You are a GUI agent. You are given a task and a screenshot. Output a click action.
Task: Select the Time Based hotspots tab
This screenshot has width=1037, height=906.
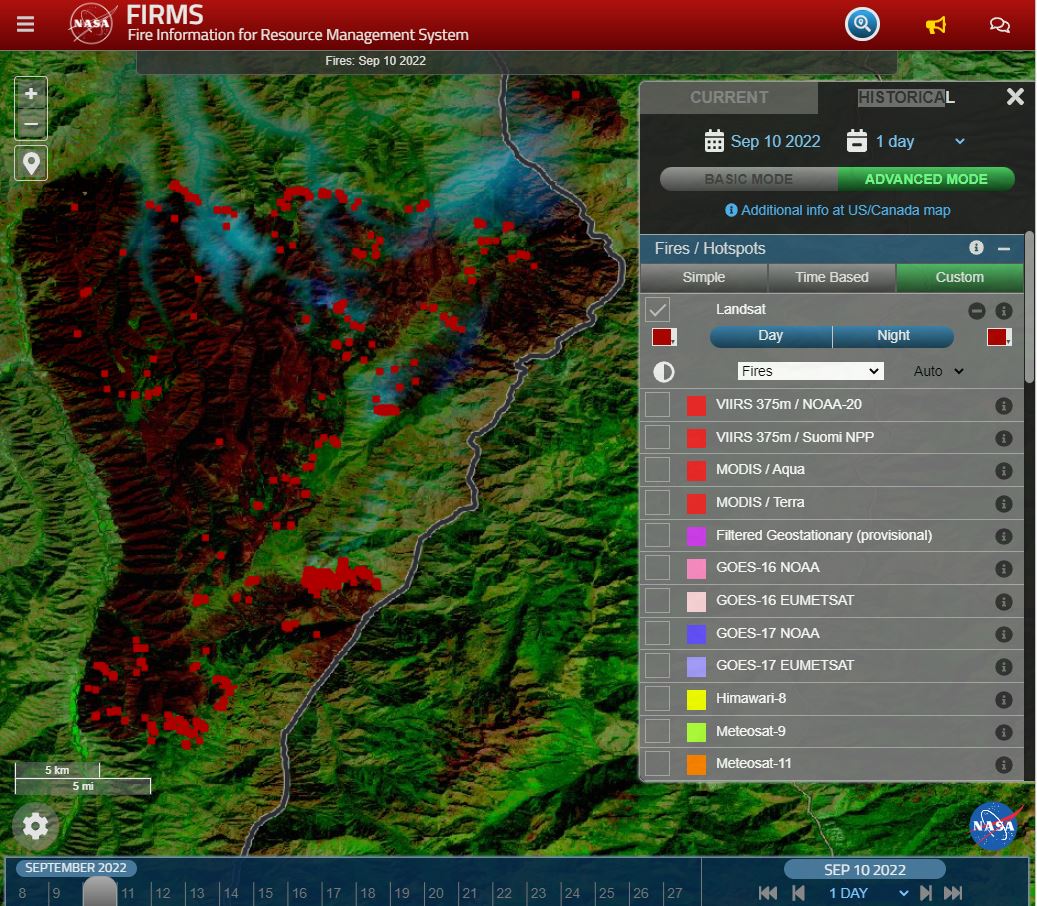pyautogui.click(x=831, y=277)
